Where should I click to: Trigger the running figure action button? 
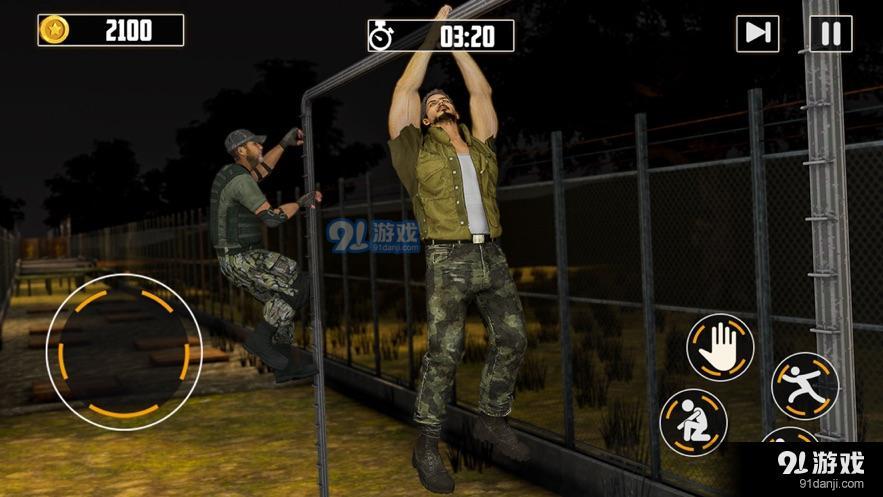(x=804, y=384)
